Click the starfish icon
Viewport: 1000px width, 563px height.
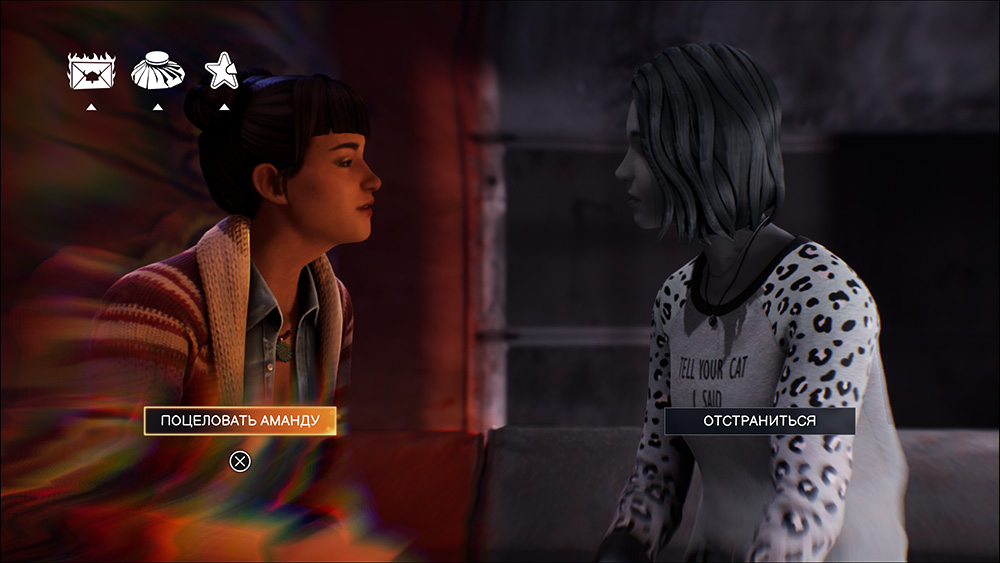point(222,71)
